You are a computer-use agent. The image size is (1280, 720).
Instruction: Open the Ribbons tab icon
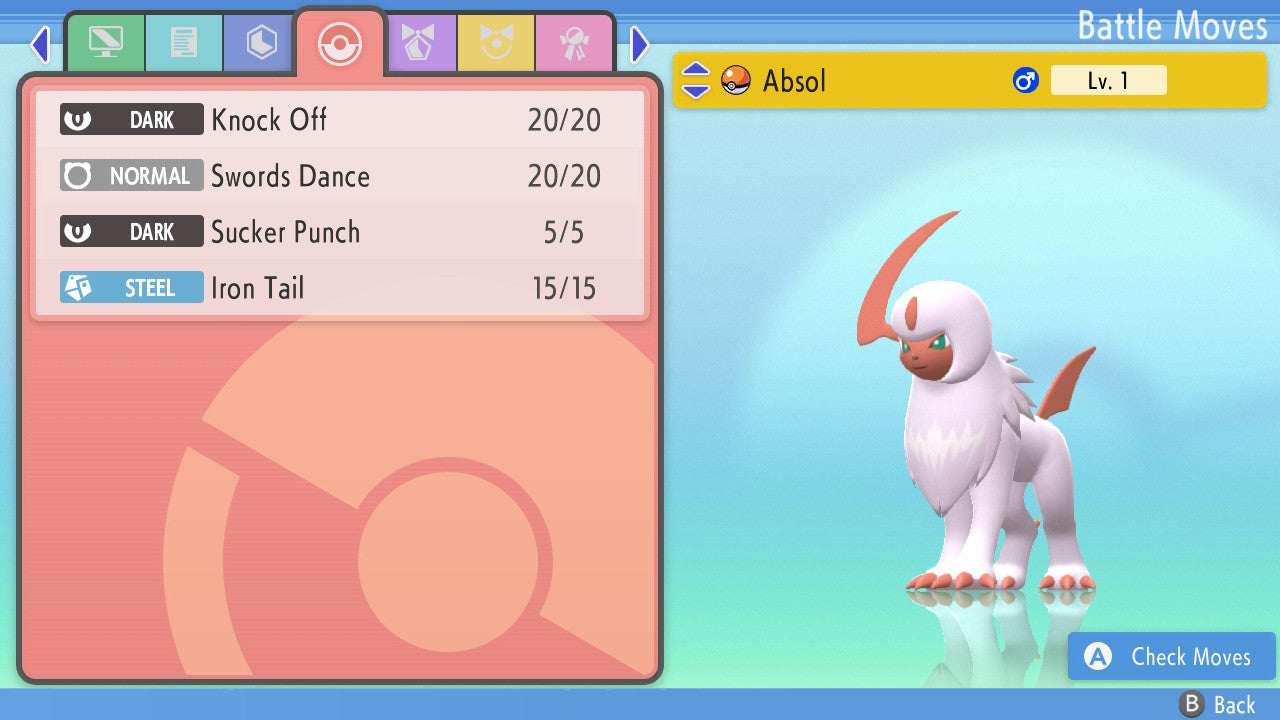[x=575, y=42]
